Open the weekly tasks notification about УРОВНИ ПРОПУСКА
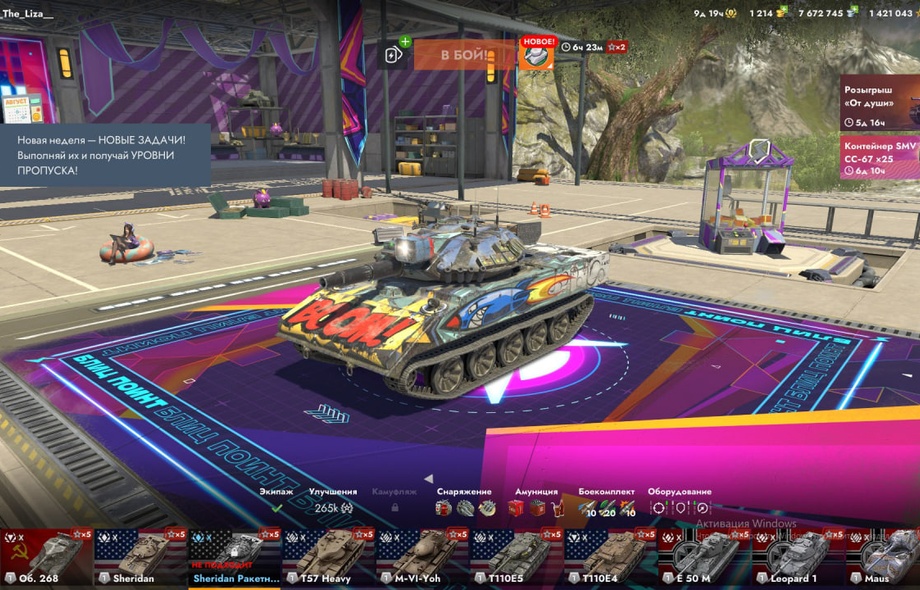Viewport: 920px width, 590px height. point(104,150)
